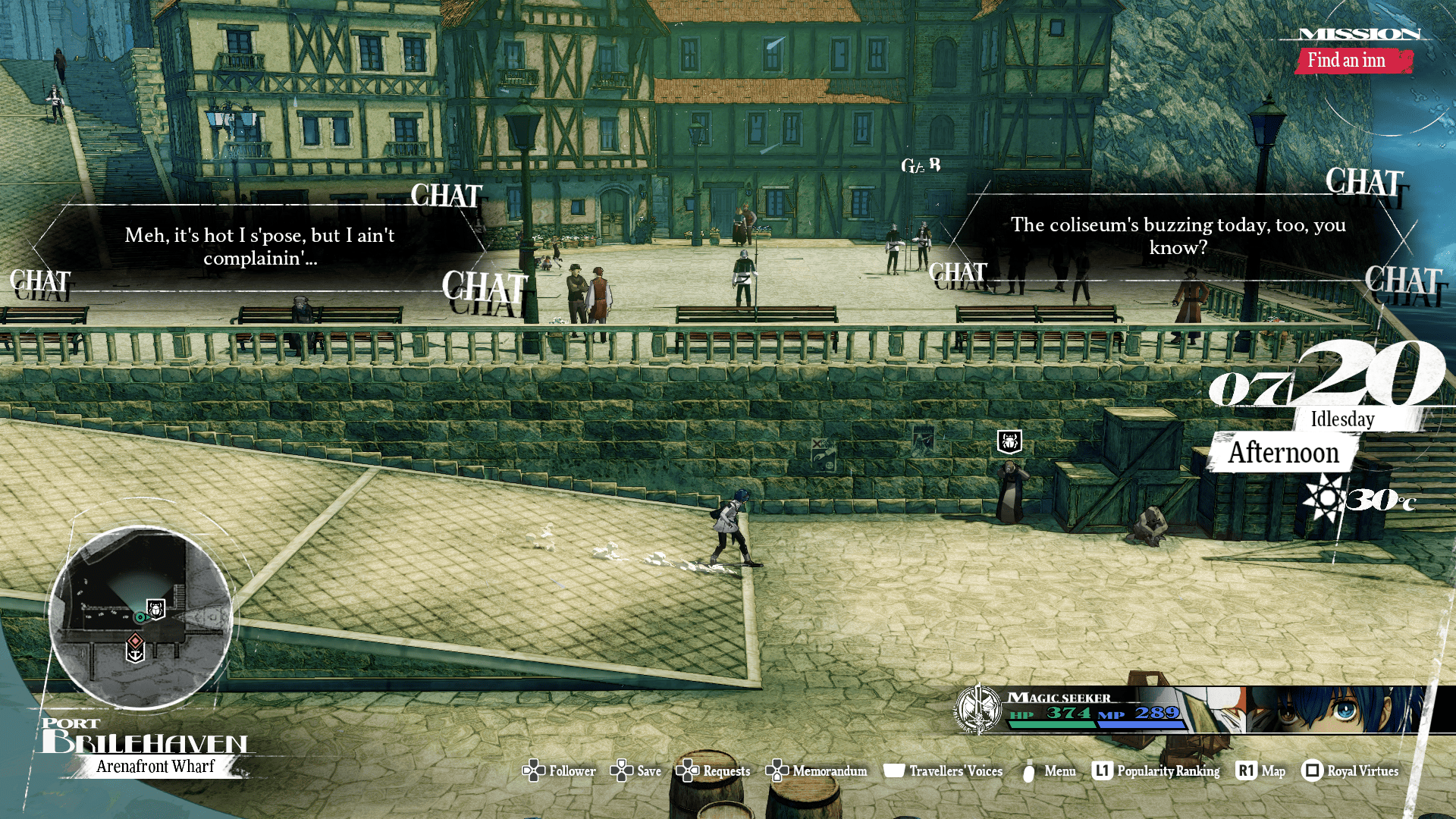The width and height of the screenshot is (1456, 819).
Task: Show Royal Virtues
Action: point(1351,771)
